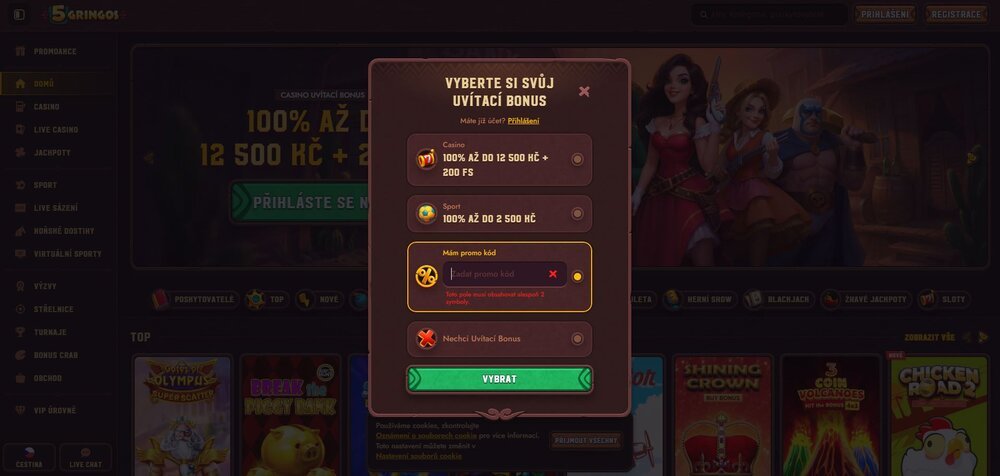Select the promo code radio option

click(x=577, y=276)
